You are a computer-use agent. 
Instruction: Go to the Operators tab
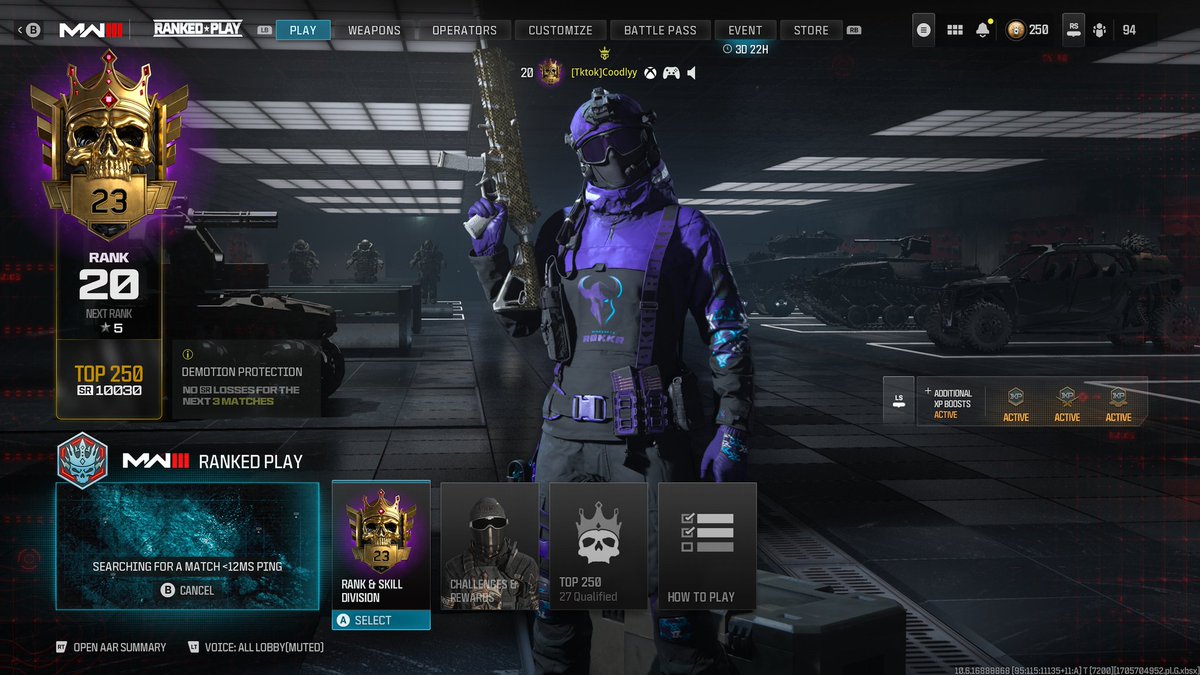pos(464,30)
